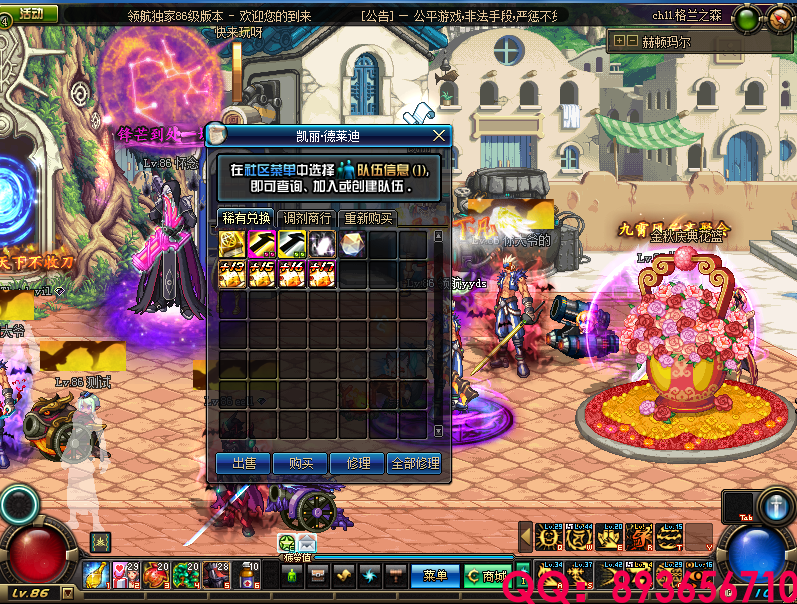Open the 商城 store button
This screenshot has height=604, width=797.
[487, 576]
